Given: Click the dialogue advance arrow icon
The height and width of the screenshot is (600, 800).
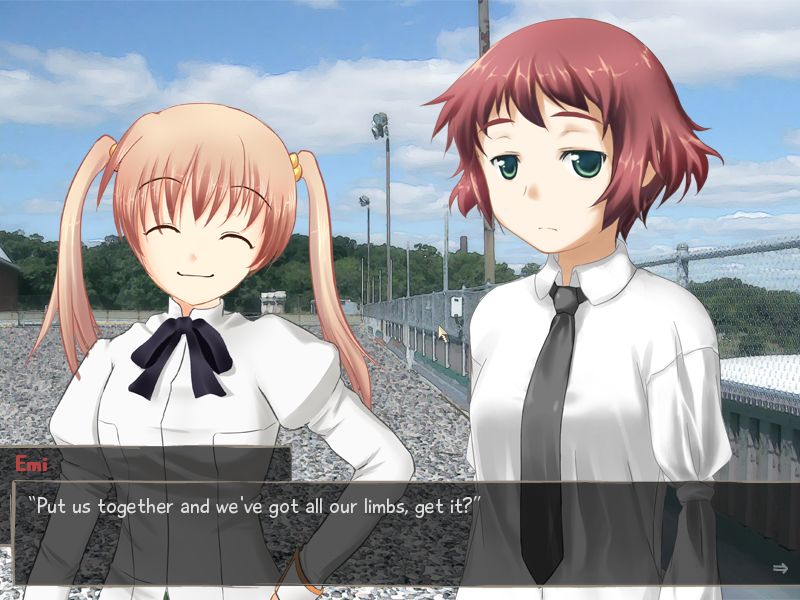Looking at the screenshot, I should [780, 568].
